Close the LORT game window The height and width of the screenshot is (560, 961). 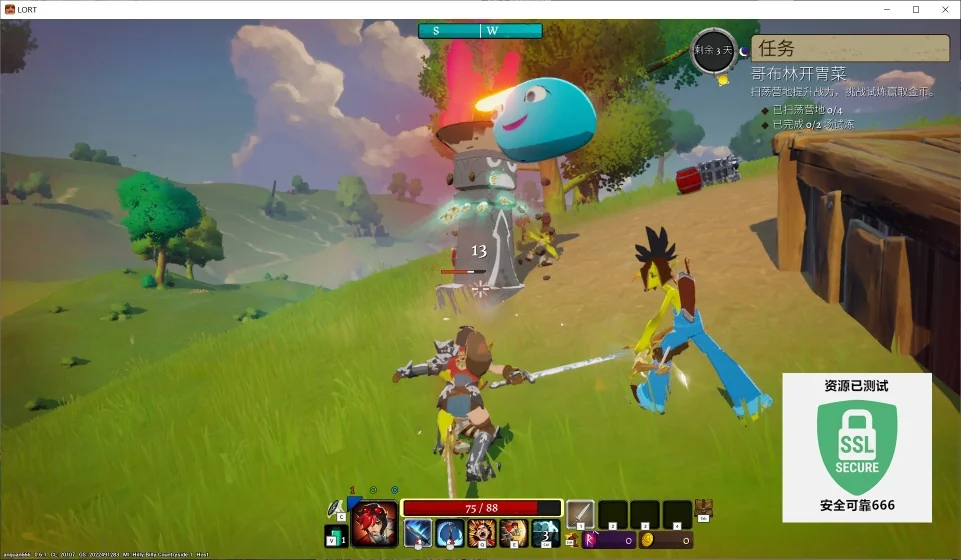(x=944, y=9)
